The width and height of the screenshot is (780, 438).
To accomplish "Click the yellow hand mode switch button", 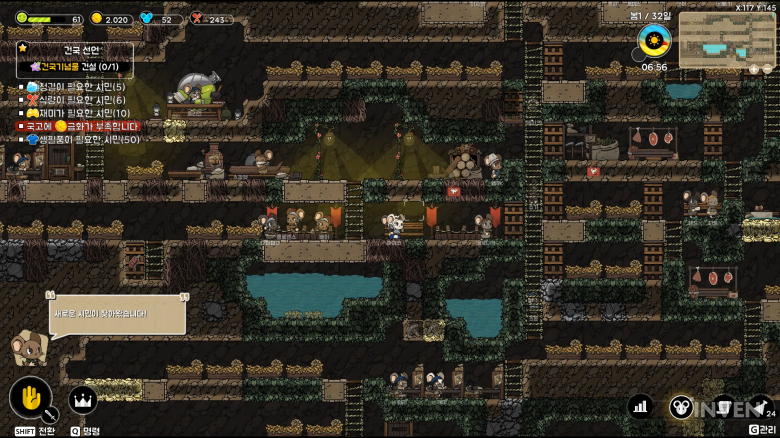I will pyautogui.click(x=30, y=399).
